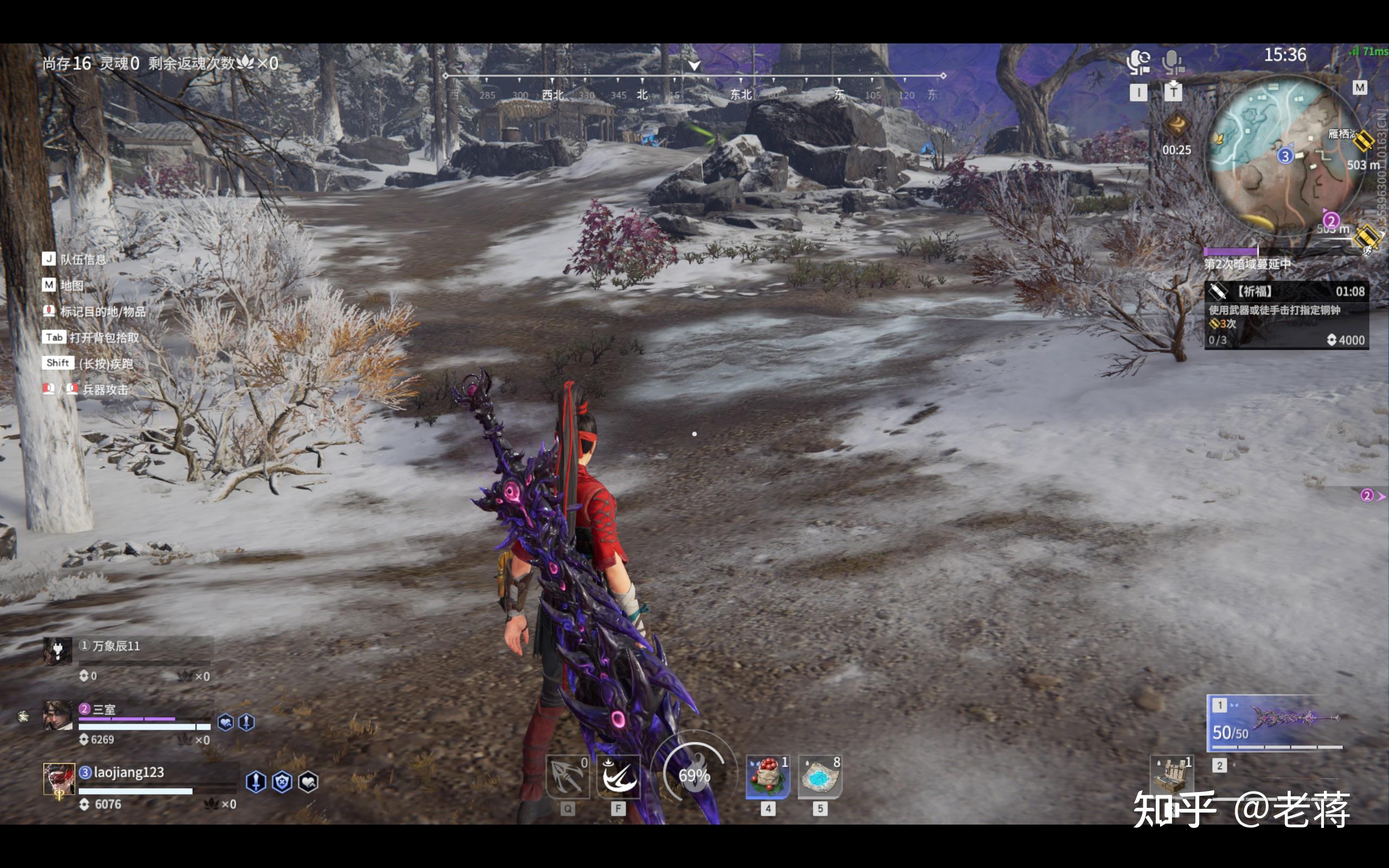Screen dimensions: 1389x868
Task: Select teammate 万象辰11's portrait
Action: point(58,652)
